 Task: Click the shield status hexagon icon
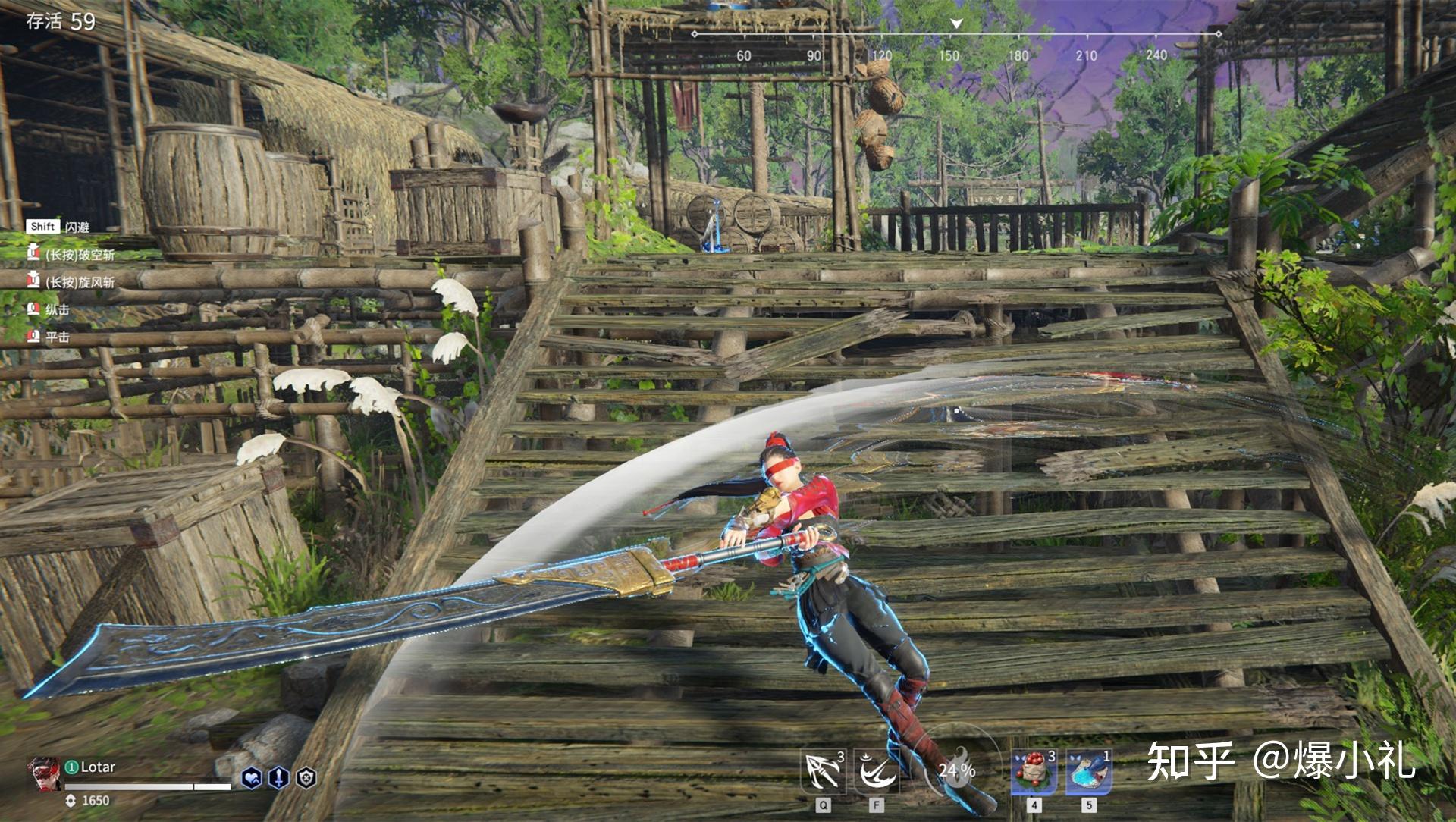306,777
